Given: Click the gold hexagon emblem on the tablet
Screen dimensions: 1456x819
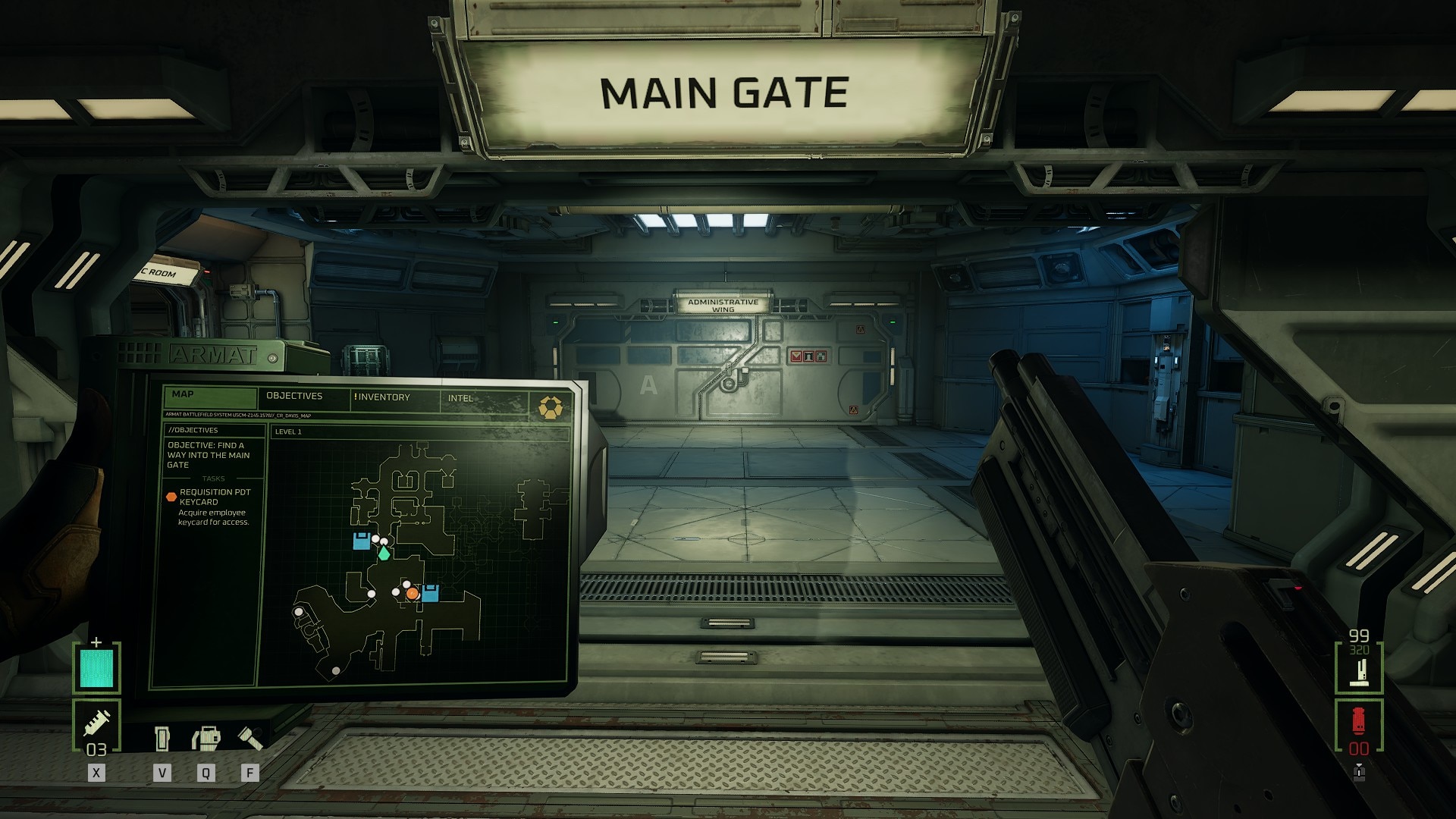Looking at the screenshot, I should tap(550, 407).
